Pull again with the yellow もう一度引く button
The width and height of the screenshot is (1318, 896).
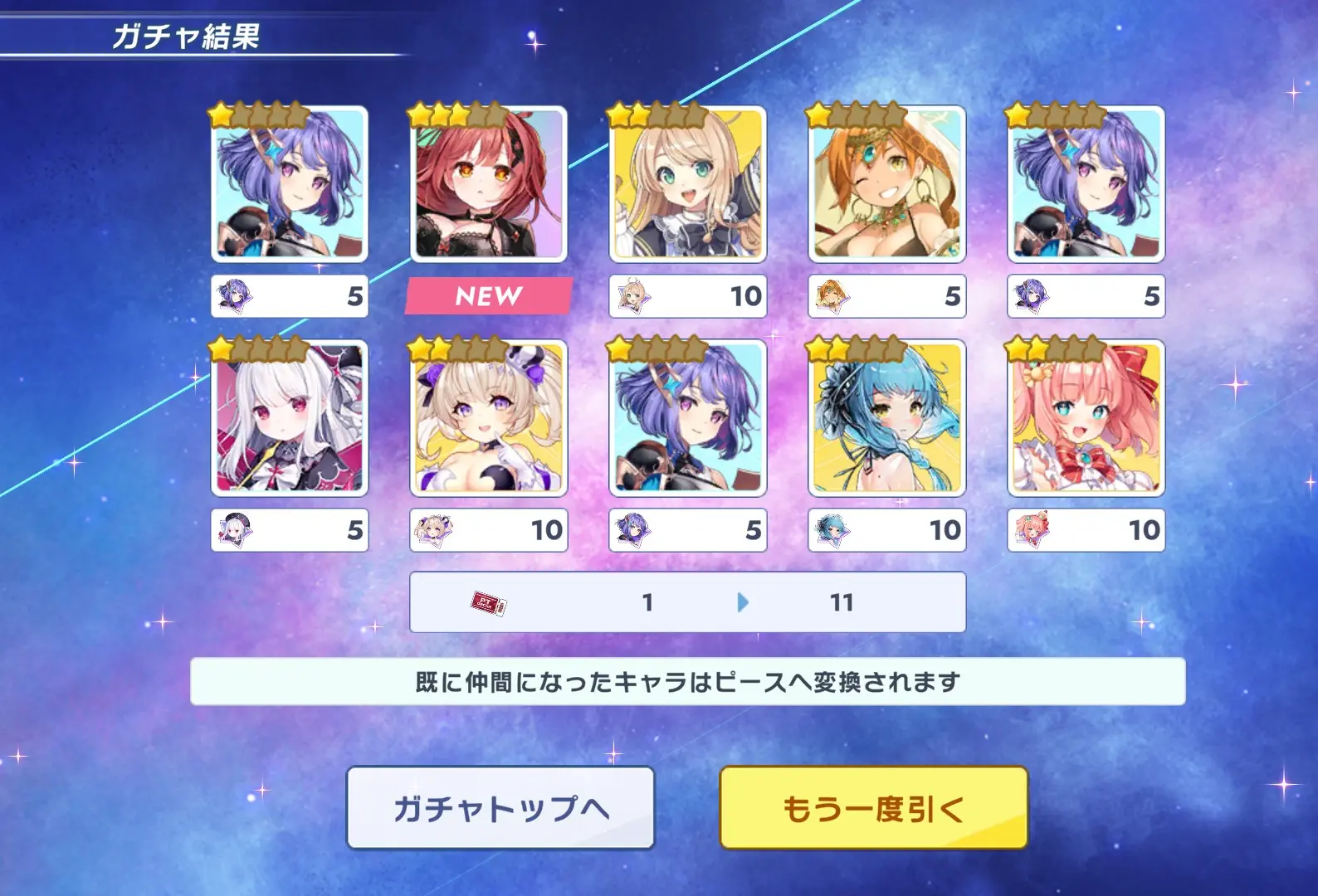coord(873,807)
